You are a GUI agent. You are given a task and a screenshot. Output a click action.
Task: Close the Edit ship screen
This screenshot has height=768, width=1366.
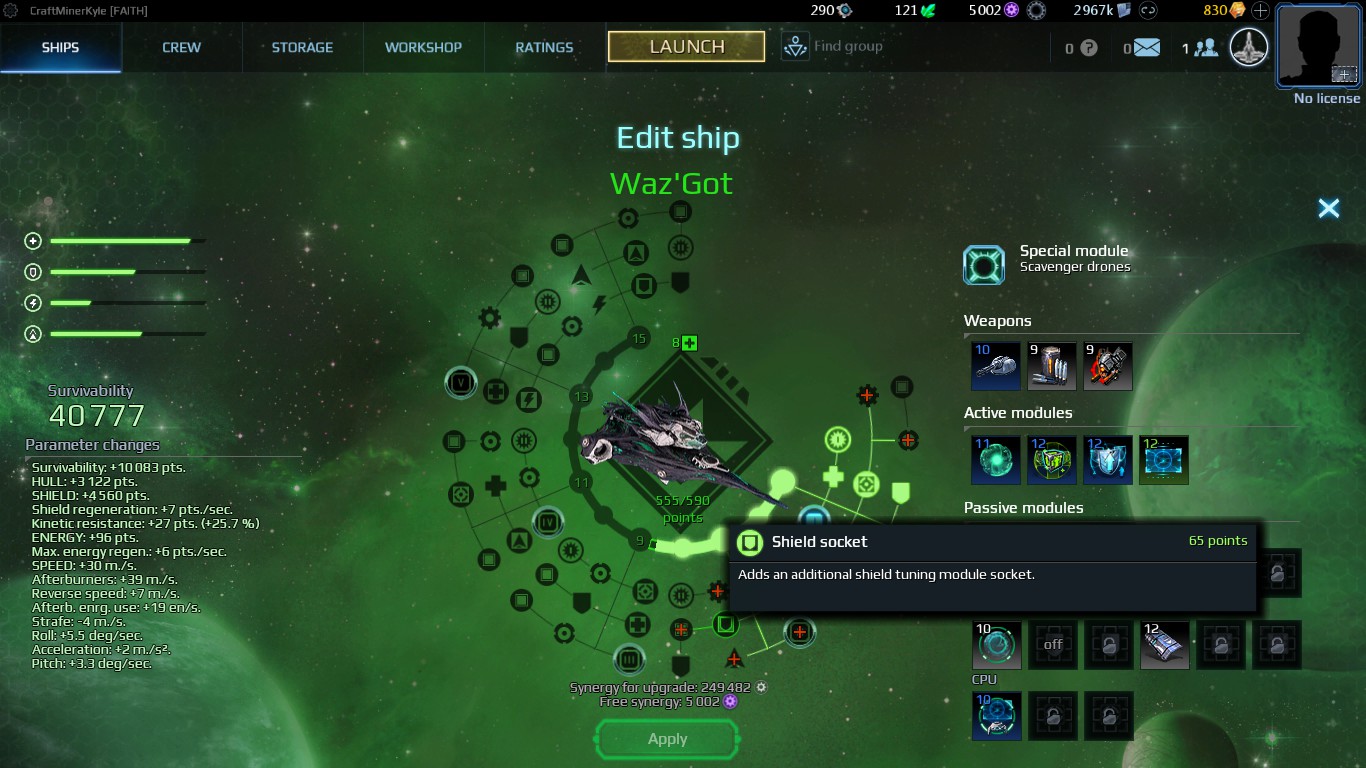[x=1328, y=208]
